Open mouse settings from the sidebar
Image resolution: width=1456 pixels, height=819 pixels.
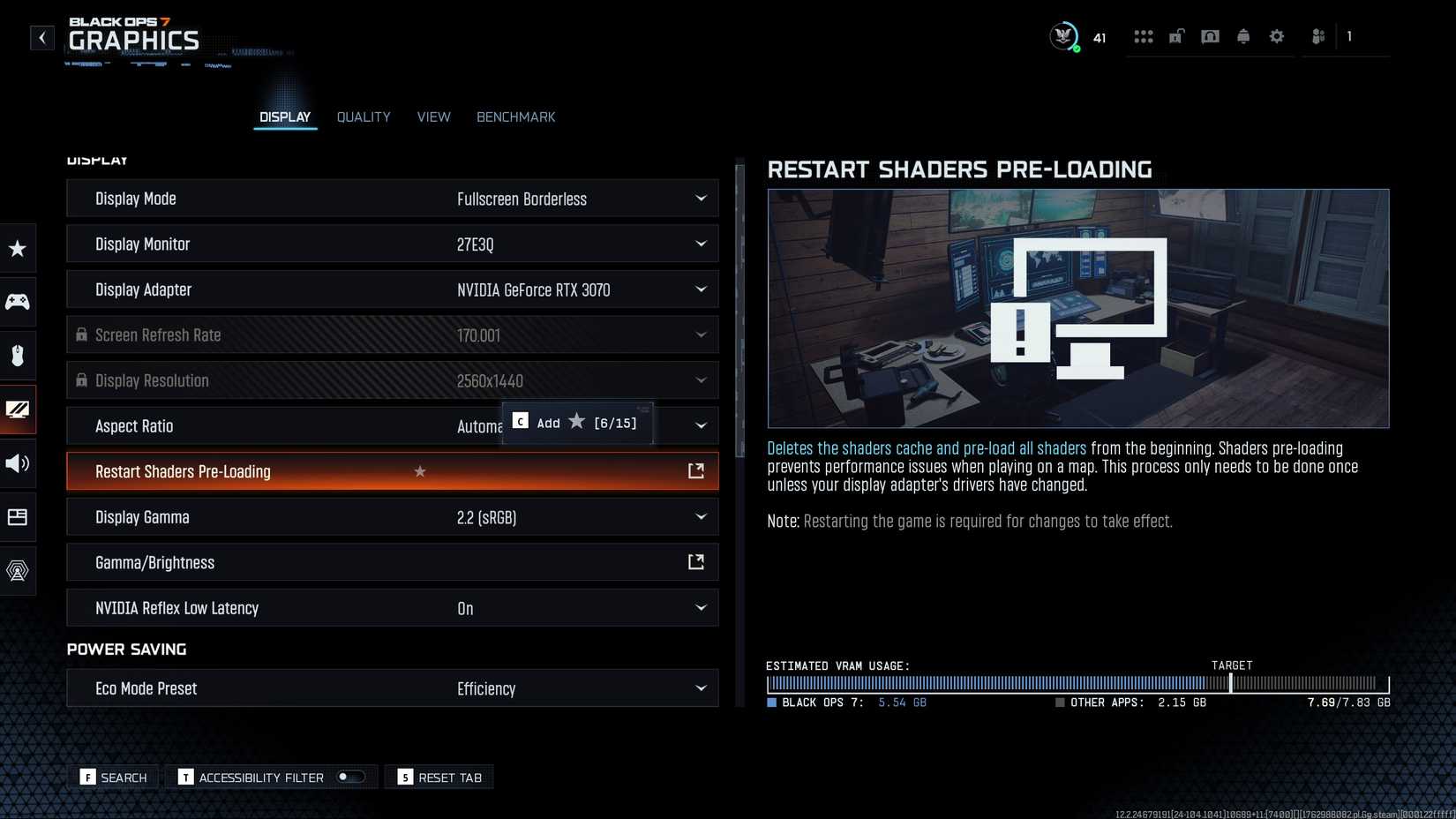point(18,356)
